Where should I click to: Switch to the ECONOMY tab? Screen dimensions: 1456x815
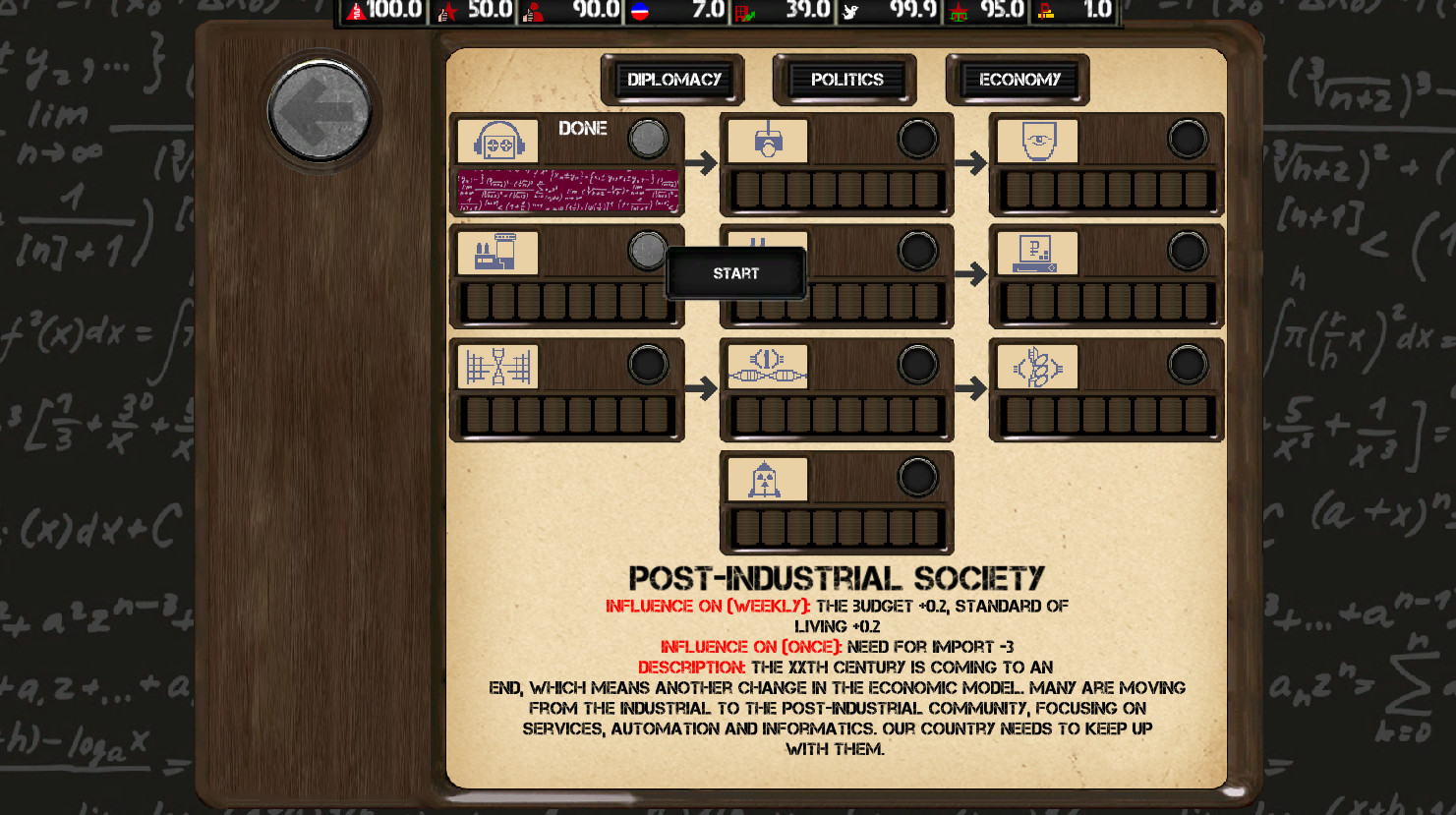[1018, 79]
